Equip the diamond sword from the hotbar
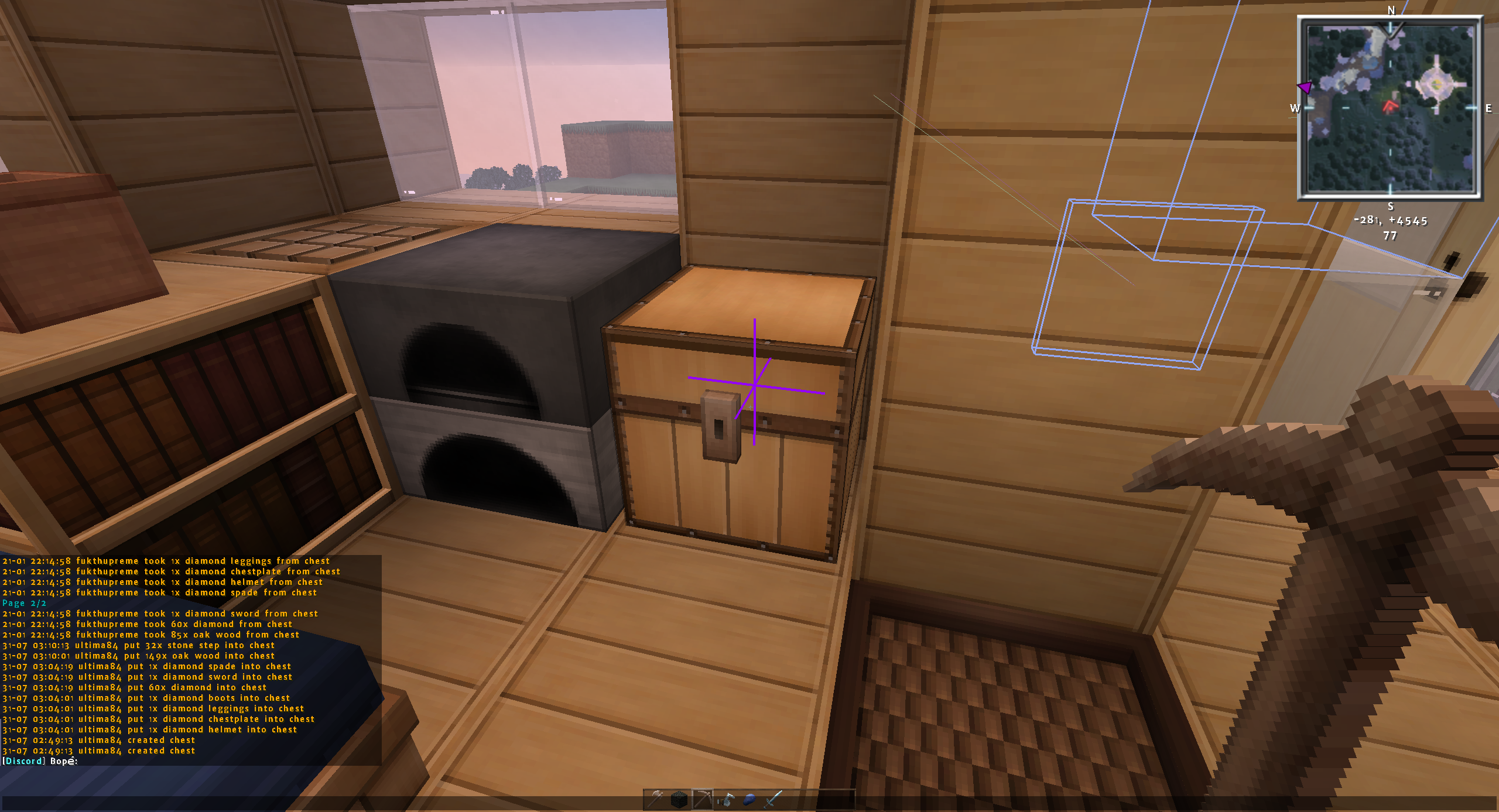 773,799
